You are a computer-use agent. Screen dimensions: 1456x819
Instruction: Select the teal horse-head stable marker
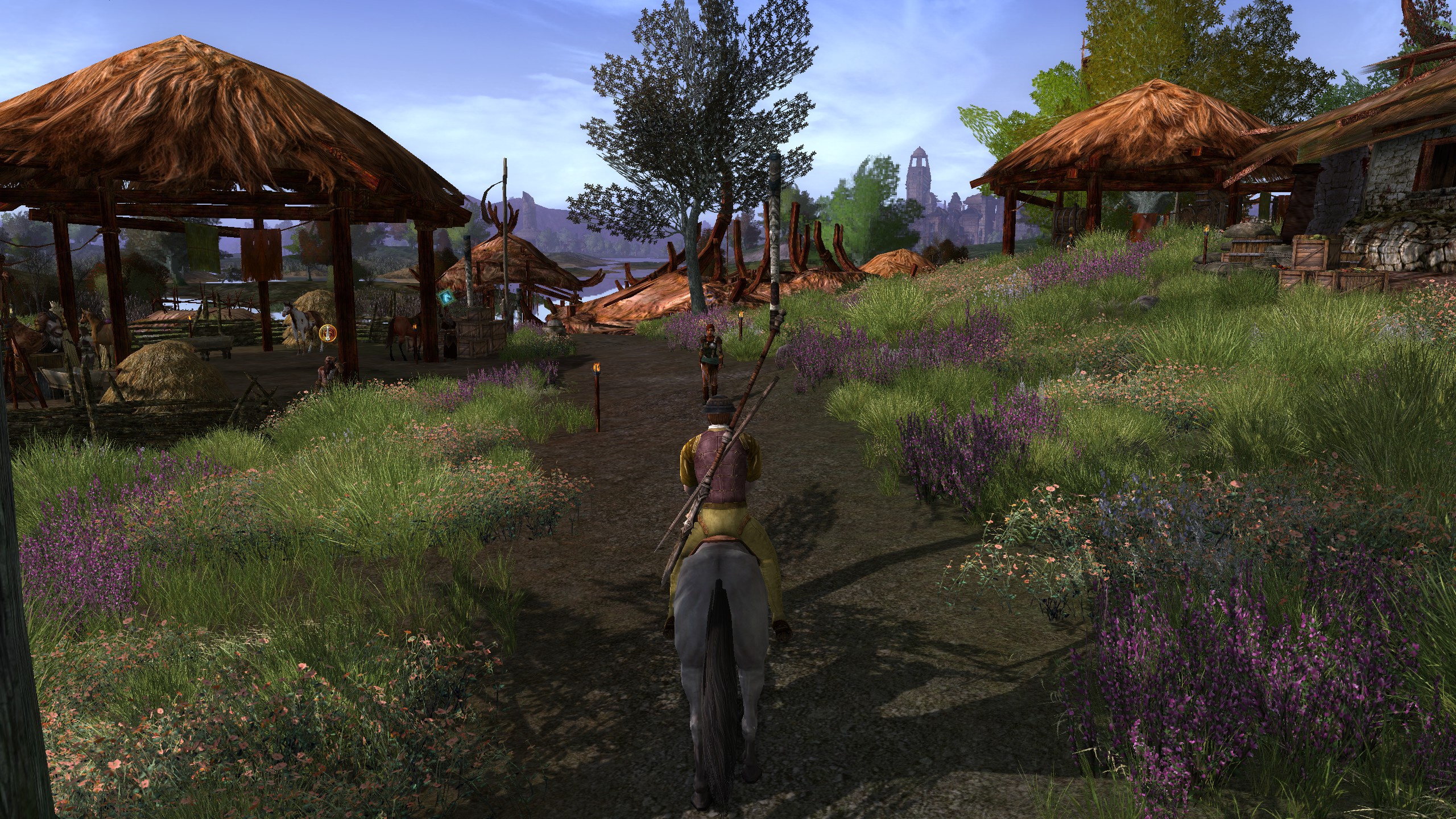[x=446, y=299]
